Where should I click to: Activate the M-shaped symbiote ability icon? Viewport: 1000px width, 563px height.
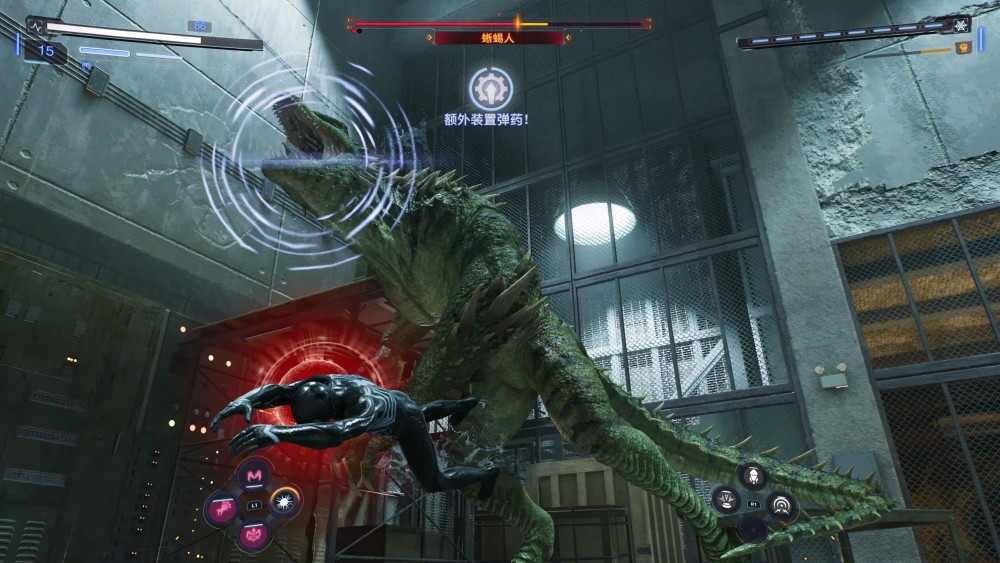tap(256, 474)
